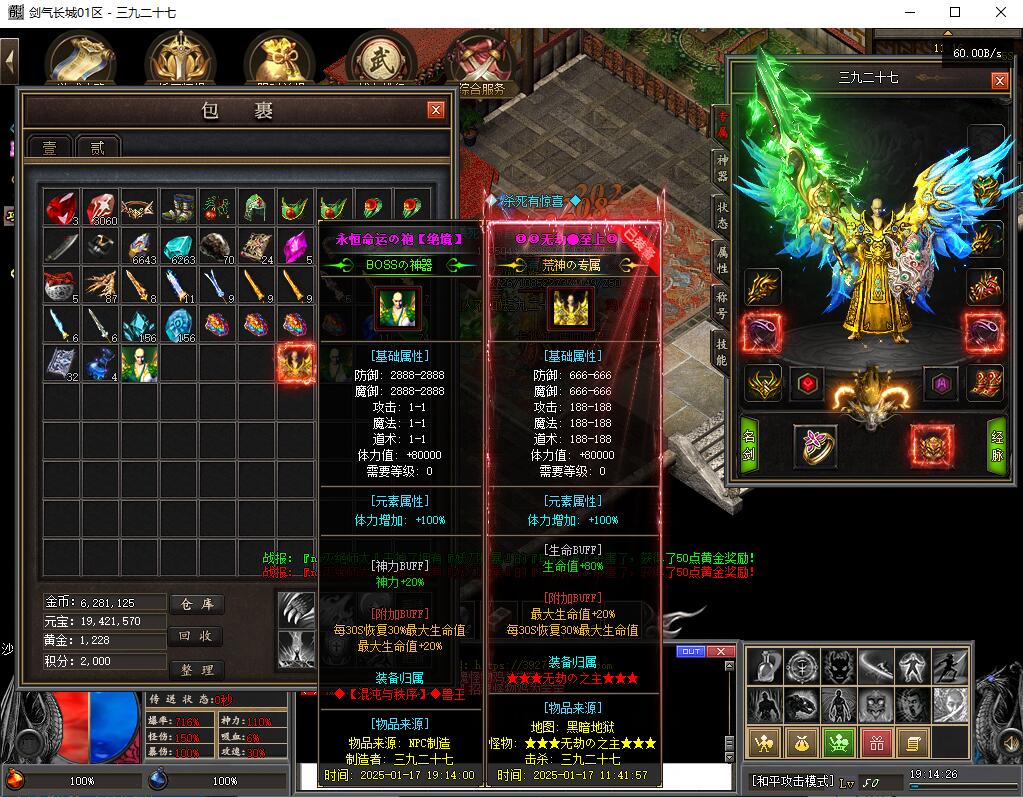Open the 仓库 warehouse button
The height and width of the screenshot is (797, 1023).
(x=195, y=604)
